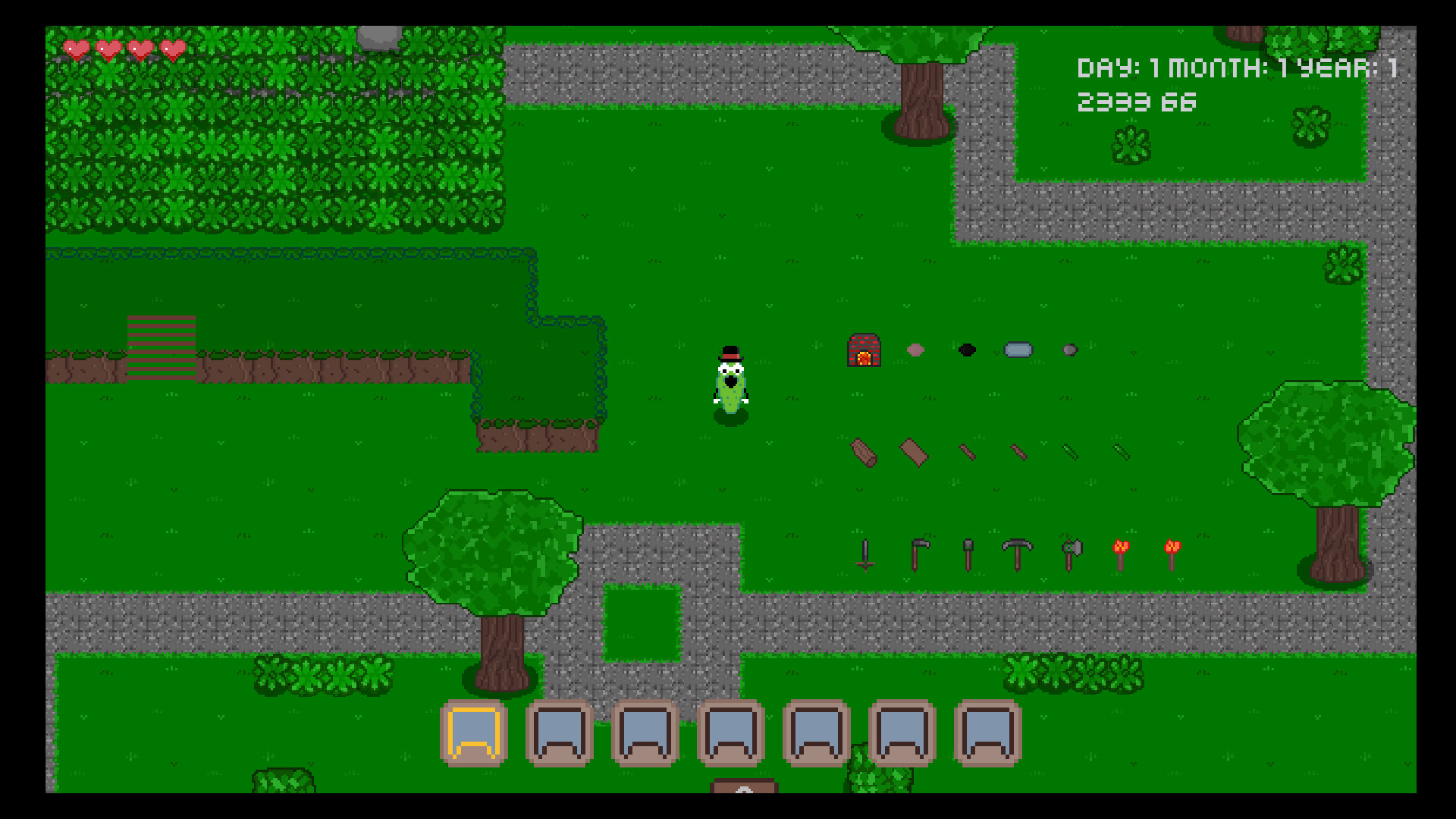Image resolution: width=1456 pixels, height=819 pixels.
Task: Click the first heart in the health bar
Action: click(x=75, y=48)
